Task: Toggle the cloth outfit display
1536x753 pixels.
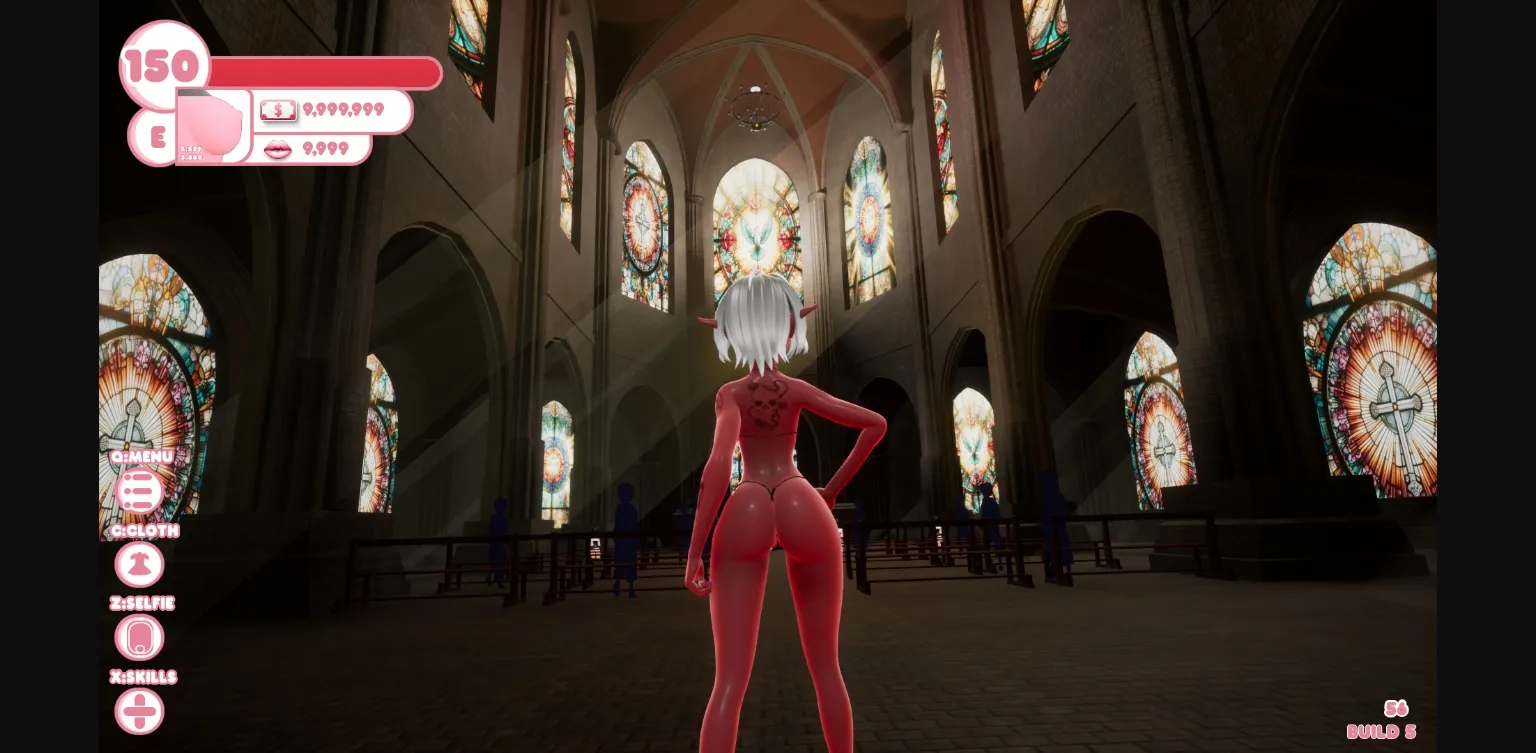Action: pos(139,564)
